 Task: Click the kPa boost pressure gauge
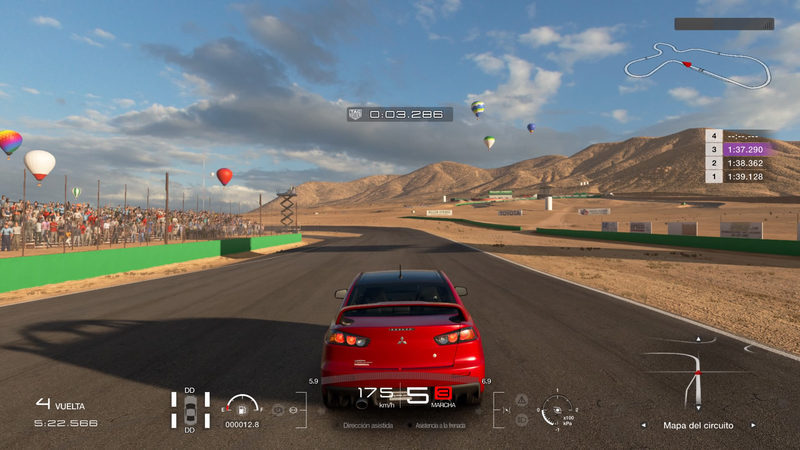pyautogui.click(x=556, y=409)
